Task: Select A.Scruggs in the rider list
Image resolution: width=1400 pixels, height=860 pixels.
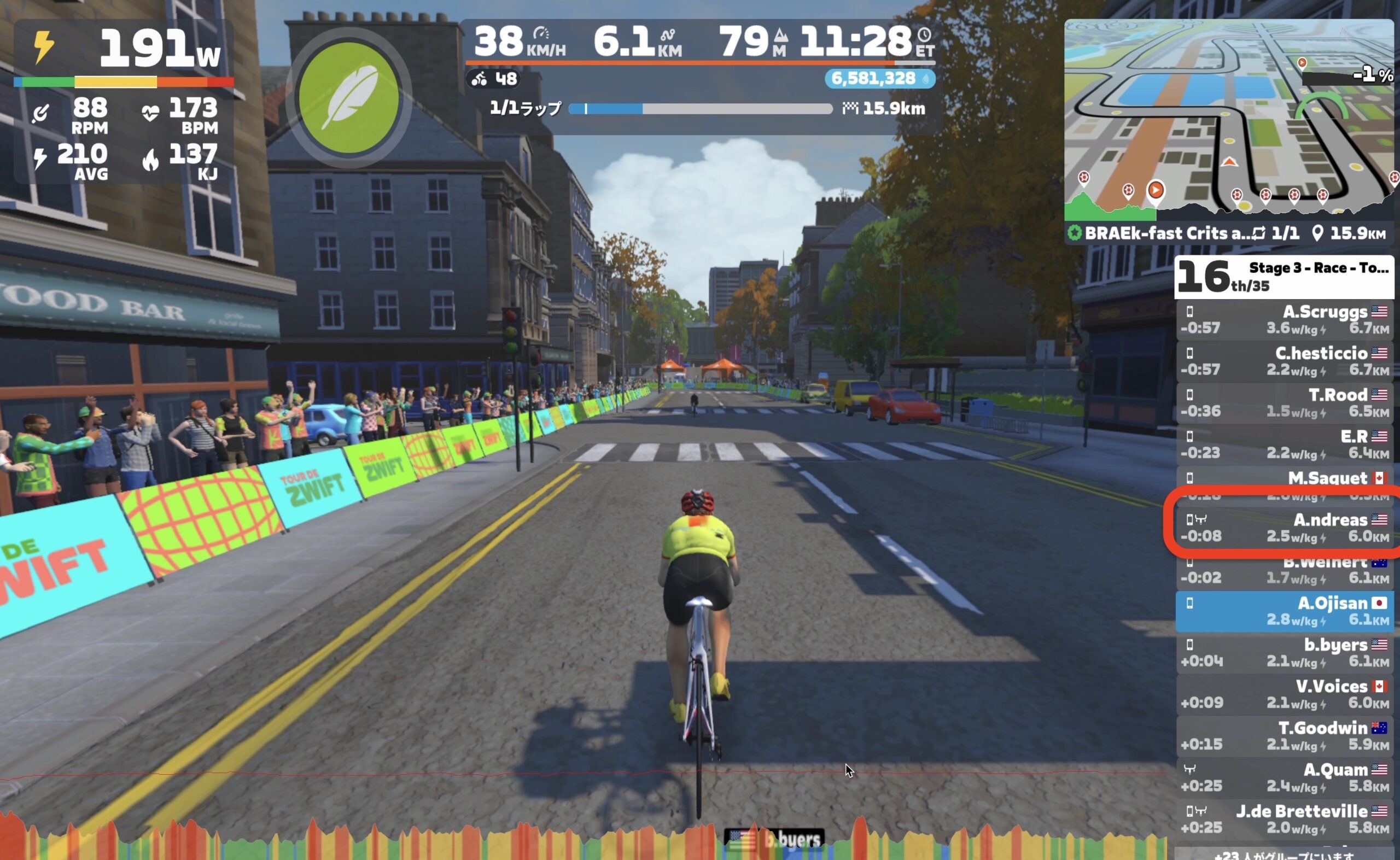Action: click(x=1286, y=320)
